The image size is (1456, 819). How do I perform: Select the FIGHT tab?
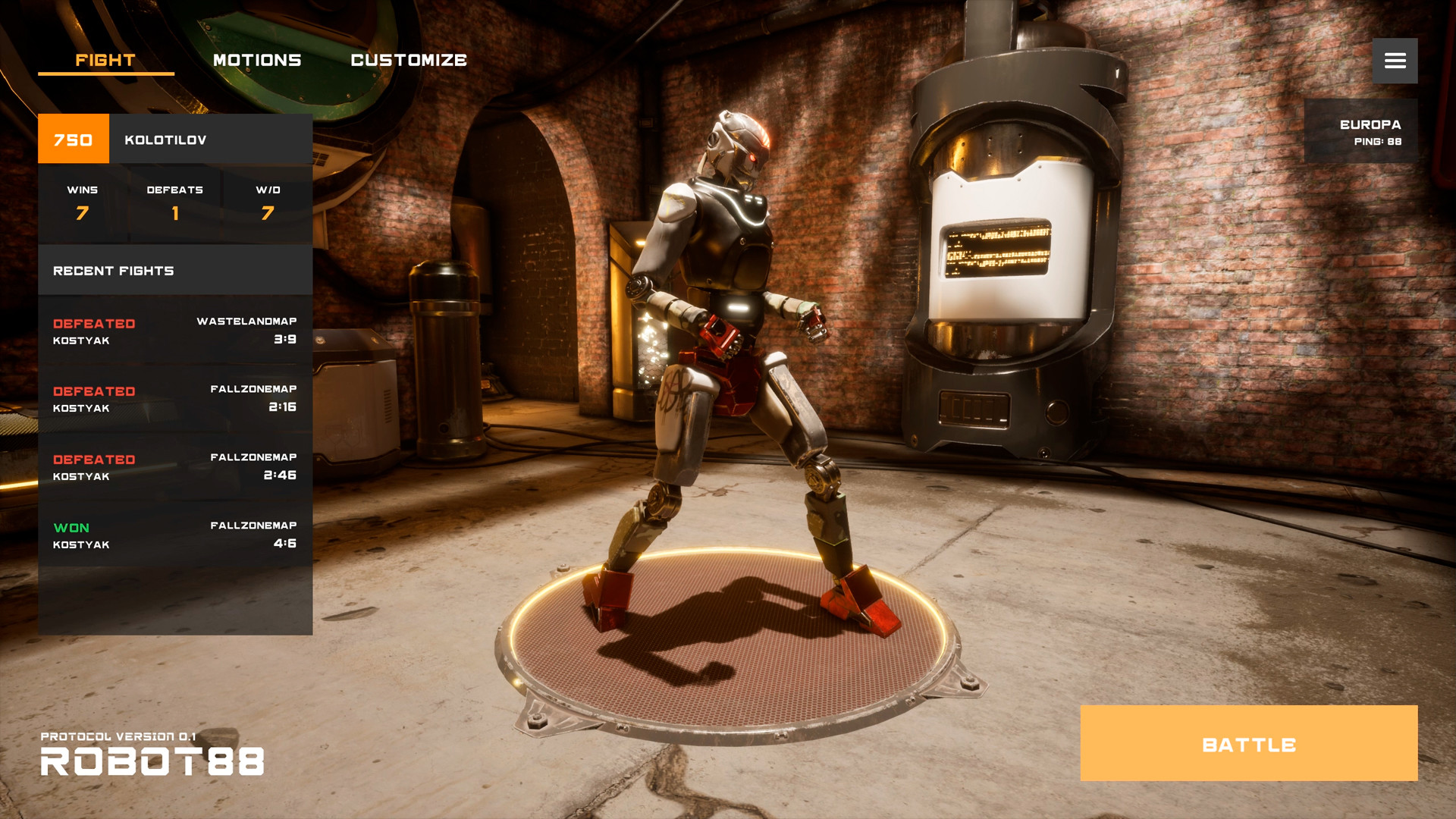tap(105, 60)
